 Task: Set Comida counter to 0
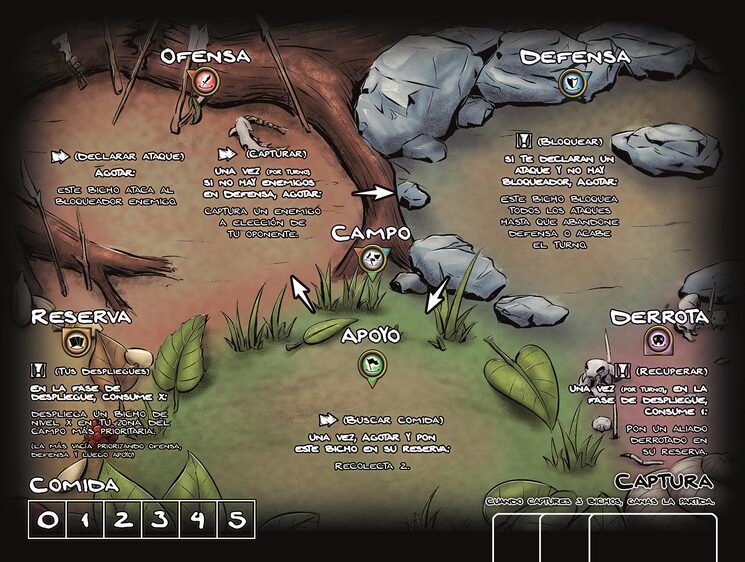47,519
